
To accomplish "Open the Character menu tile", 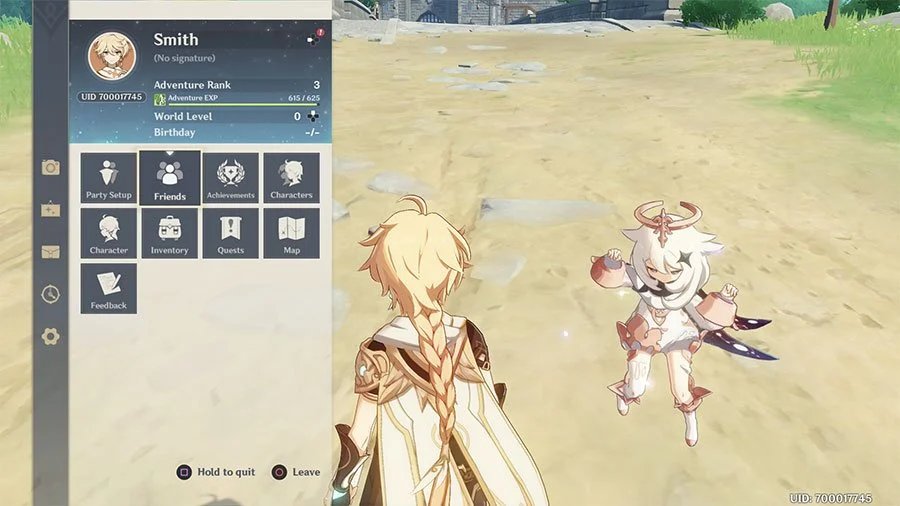I will point(109,233).
